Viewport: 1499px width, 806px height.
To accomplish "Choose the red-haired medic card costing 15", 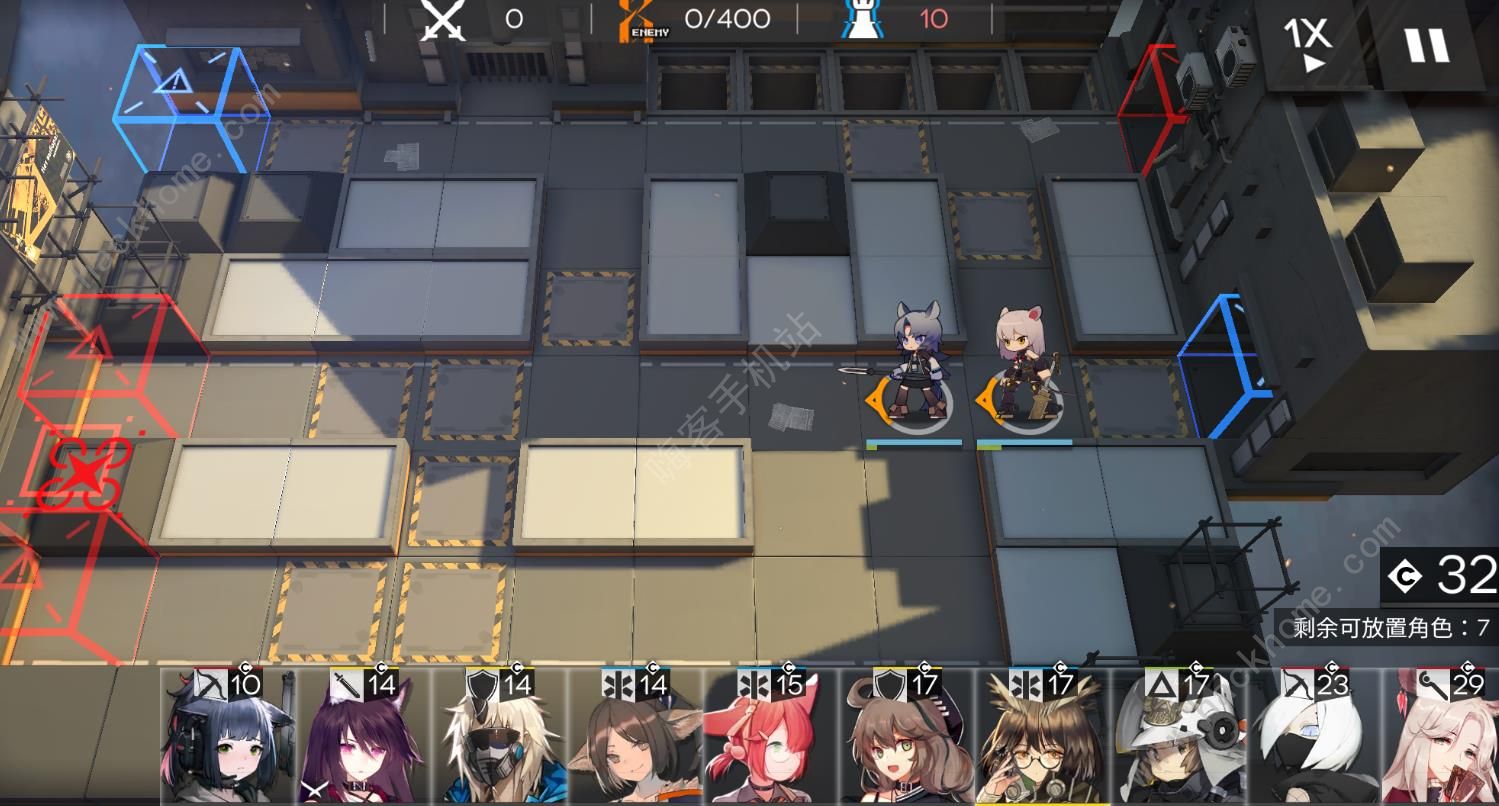I will [x=771, y=738].
